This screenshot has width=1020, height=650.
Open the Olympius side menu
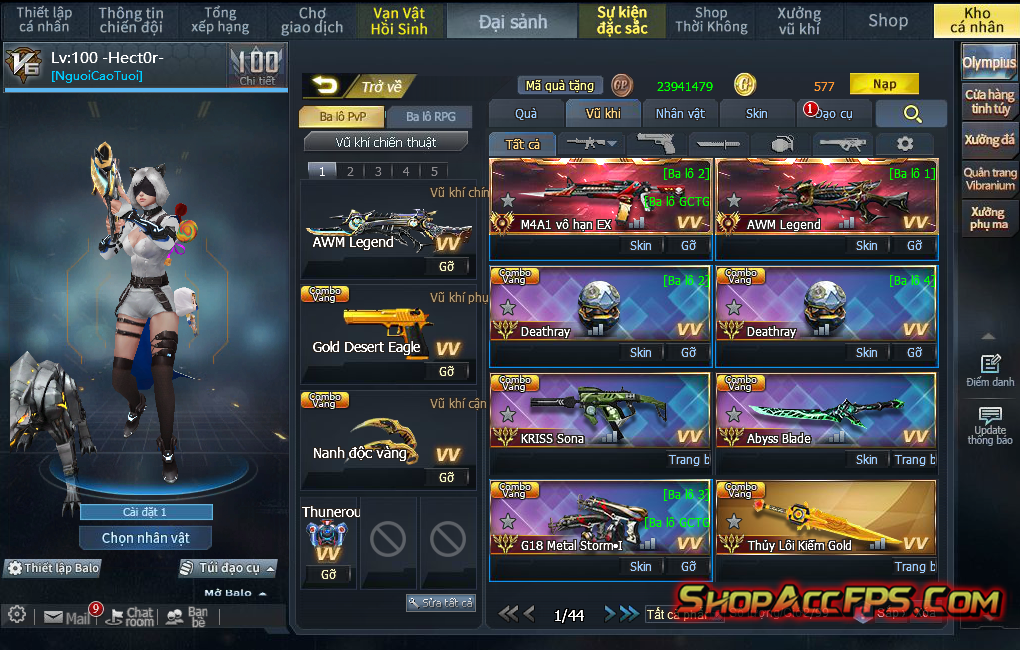(989, 62)
